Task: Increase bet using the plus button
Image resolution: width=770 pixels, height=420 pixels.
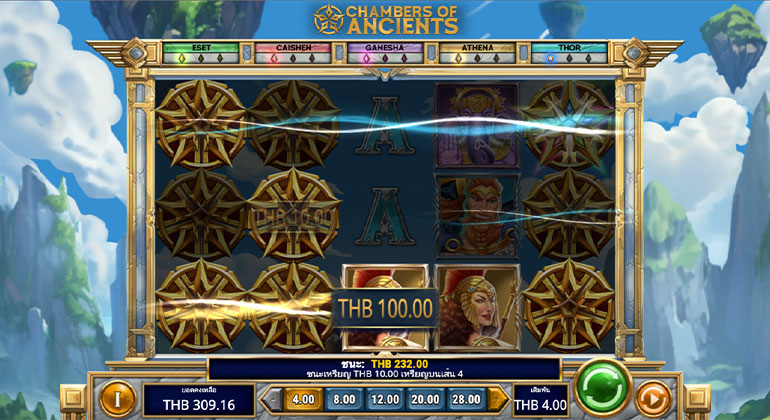Action: 498,398
